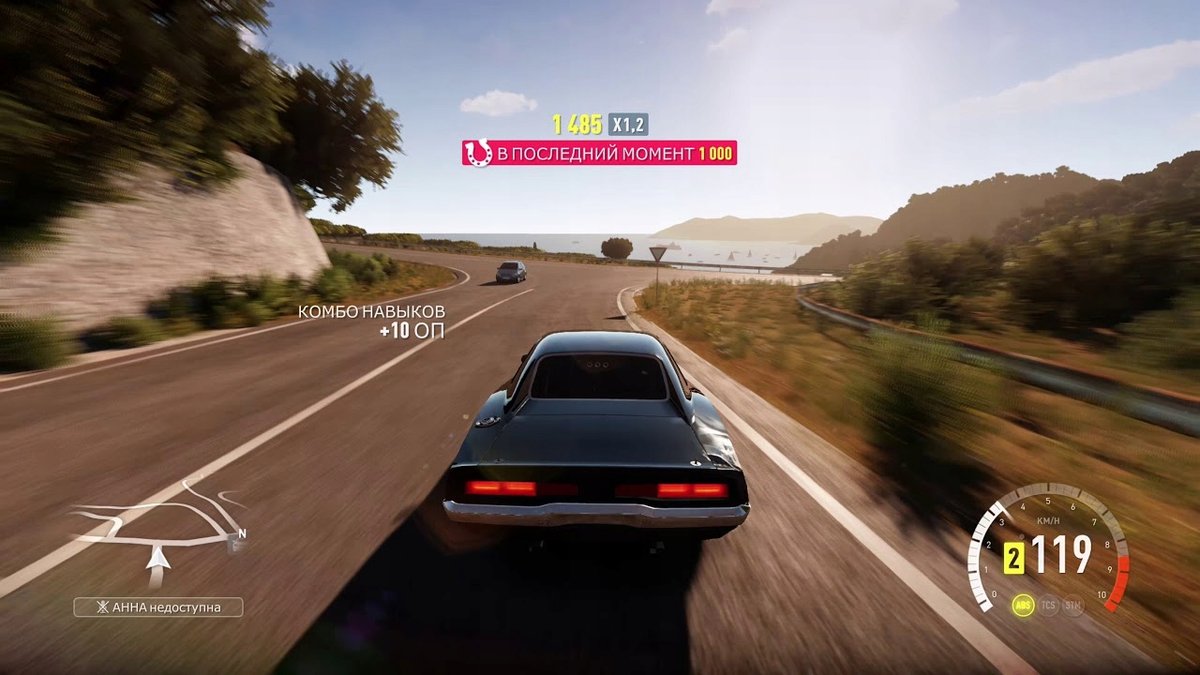Toggle the TCS traction control indicator
This screenshot has width=1200, height=675.
coord(1048,606)
